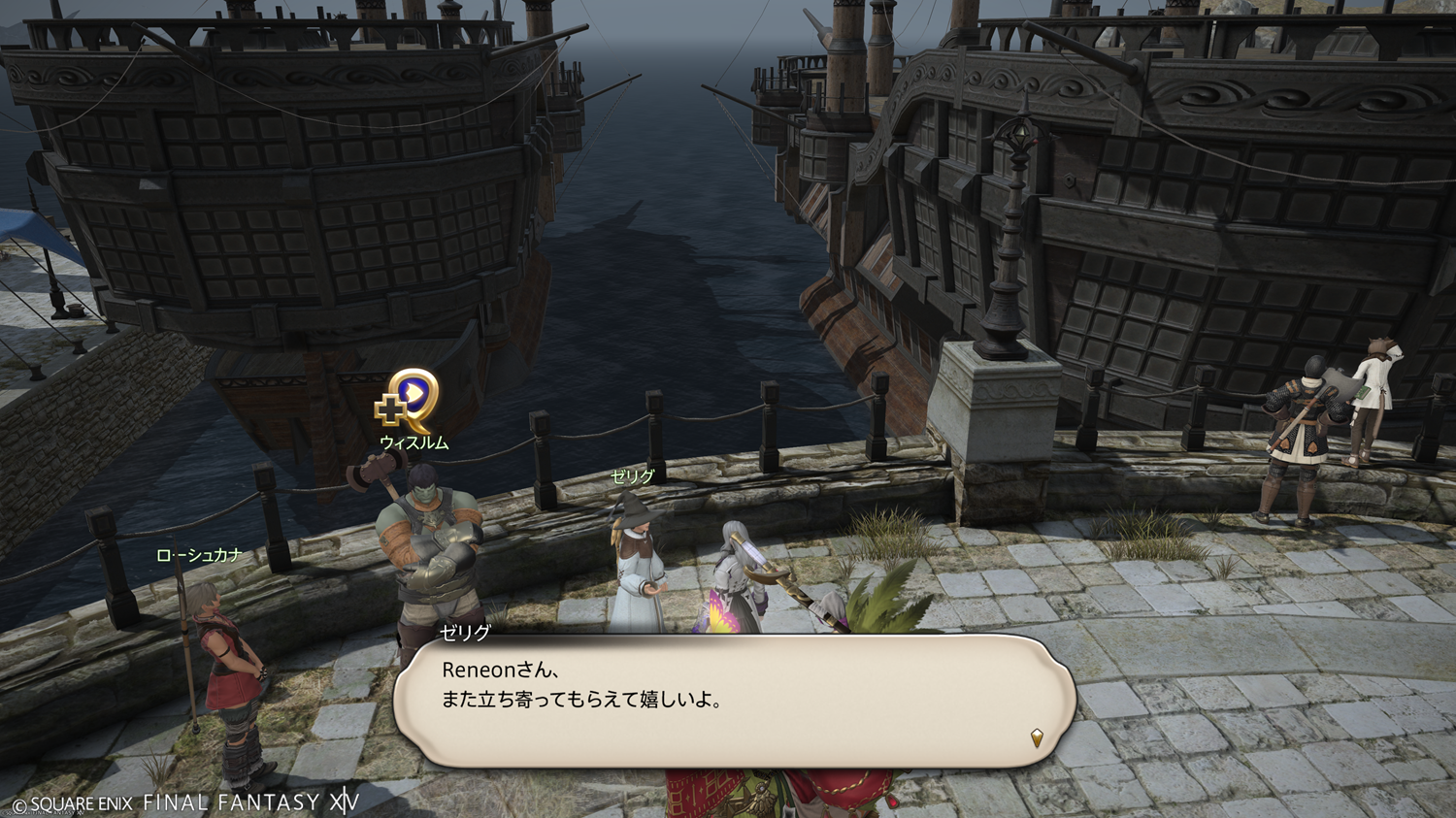The image size is (1456, 818).
Task: Advance Zelig's dialogue text box
Action: [x=733, y=701]
